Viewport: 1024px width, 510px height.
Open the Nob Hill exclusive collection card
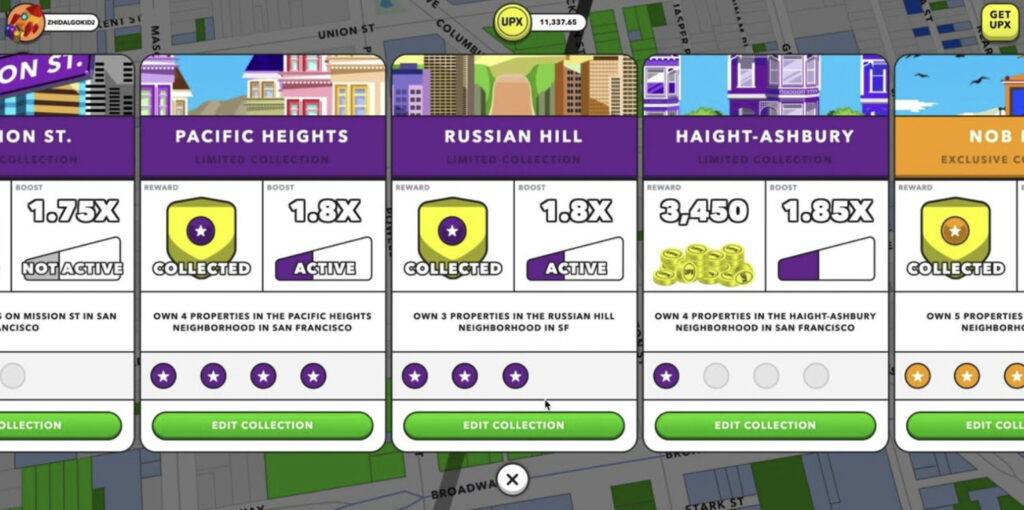pyautogui.click(x=960, y=136)
